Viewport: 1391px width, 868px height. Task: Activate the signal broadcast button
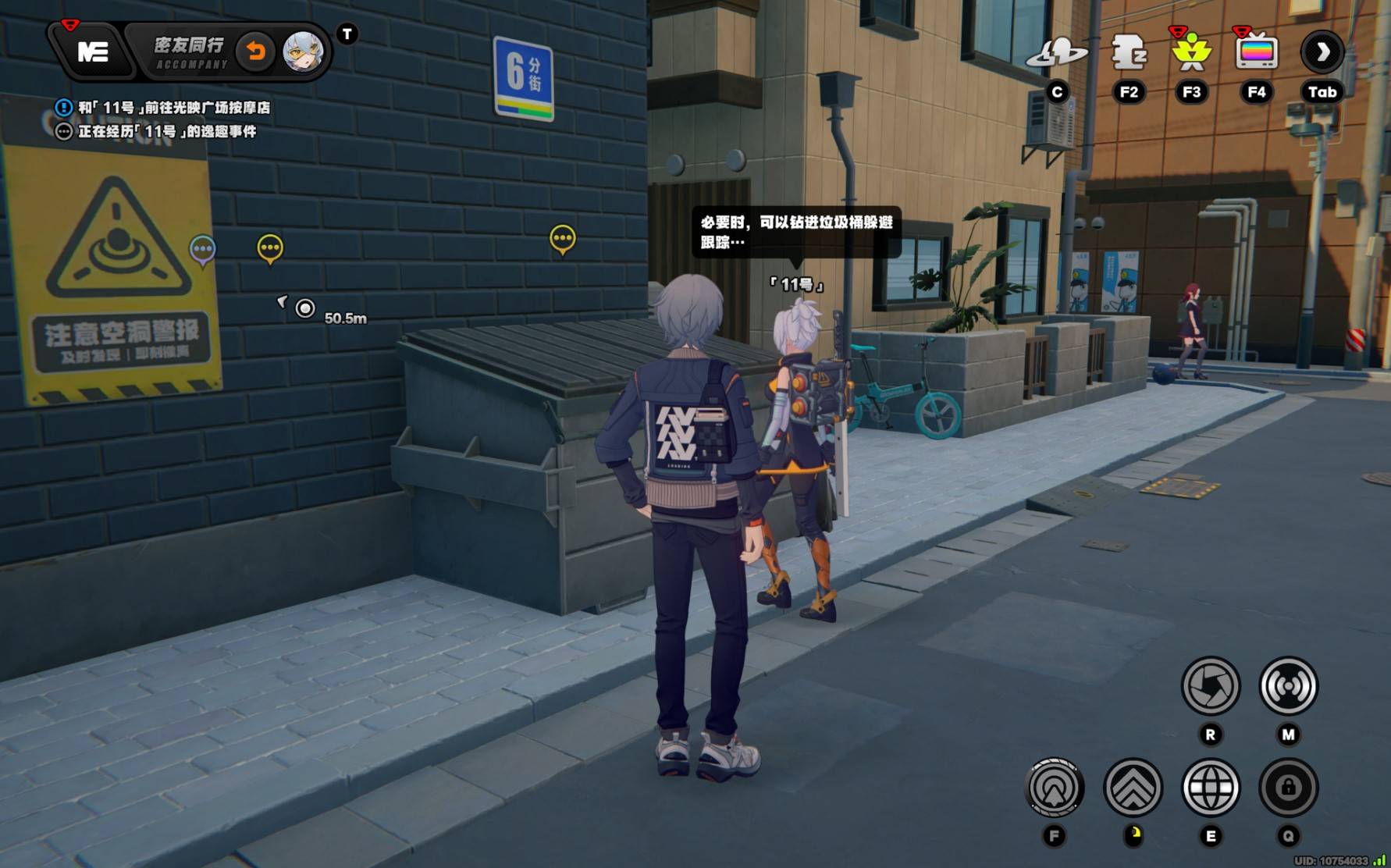pyautogui.click(x=1288, y=686)
